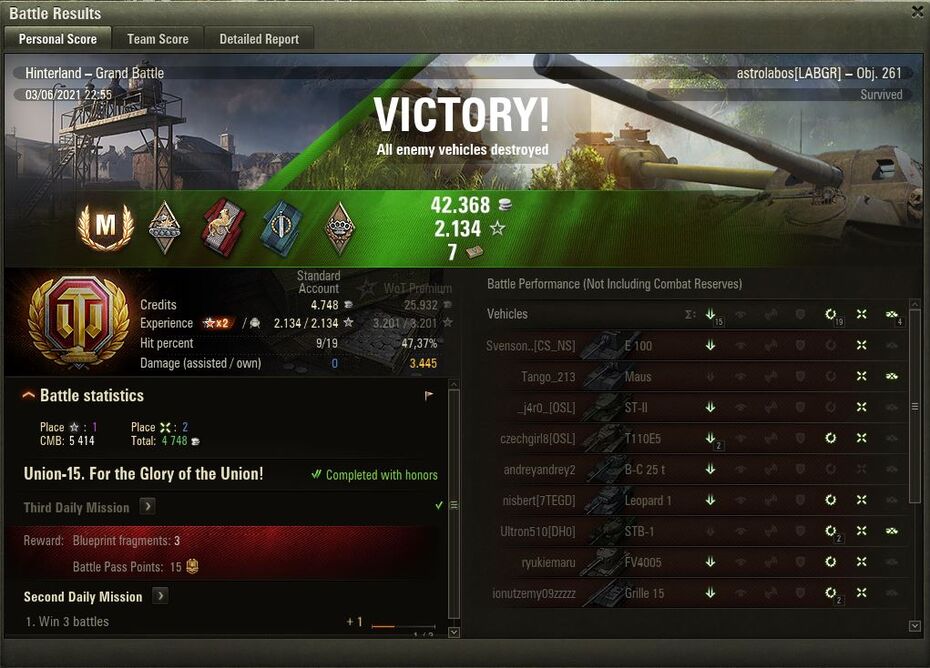930x668 pixels.
Task: Click the scroll down arrow of vehicle list
Action: point(914,626)
